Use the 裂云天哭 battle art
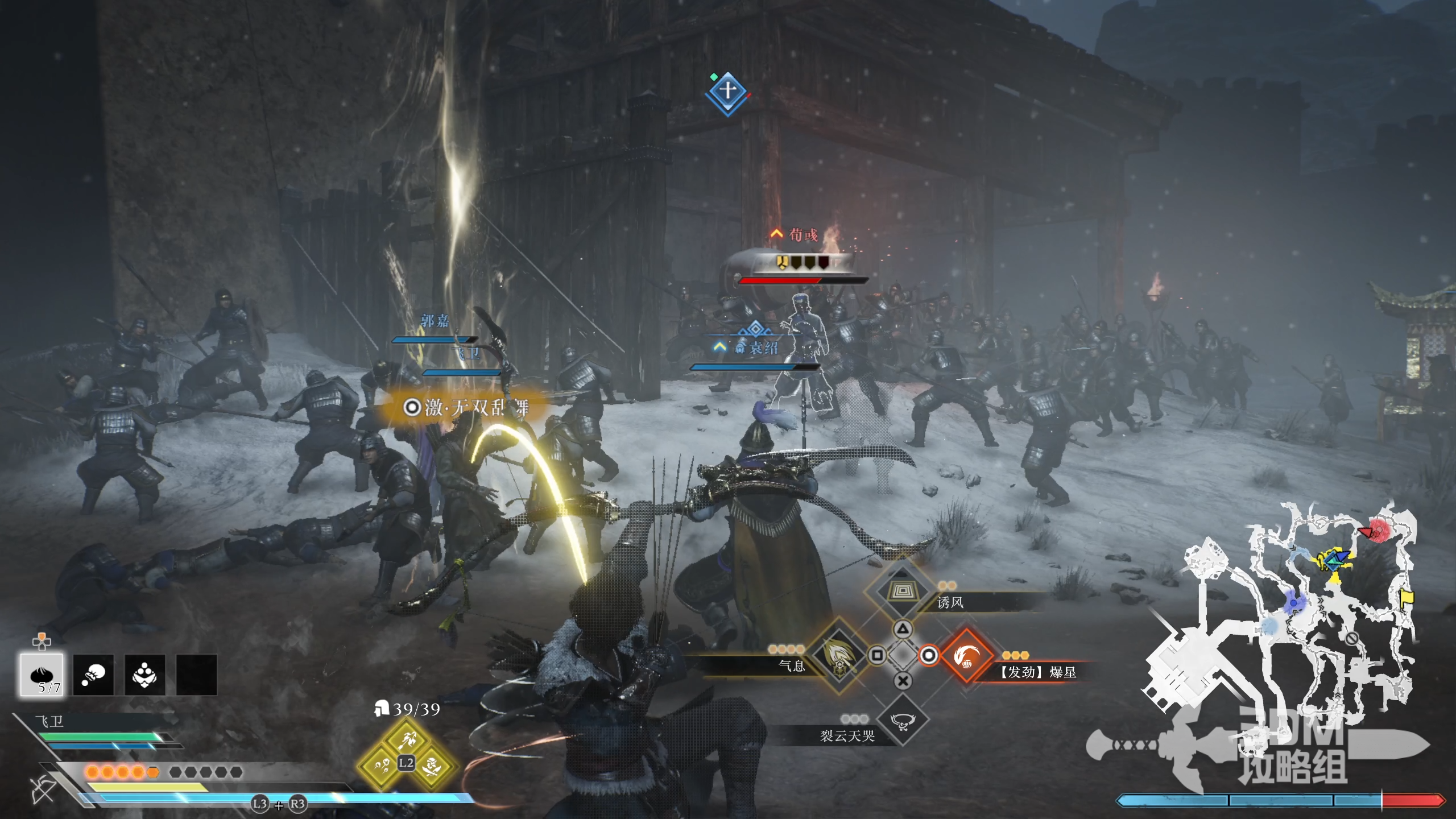 click(903, 721)
